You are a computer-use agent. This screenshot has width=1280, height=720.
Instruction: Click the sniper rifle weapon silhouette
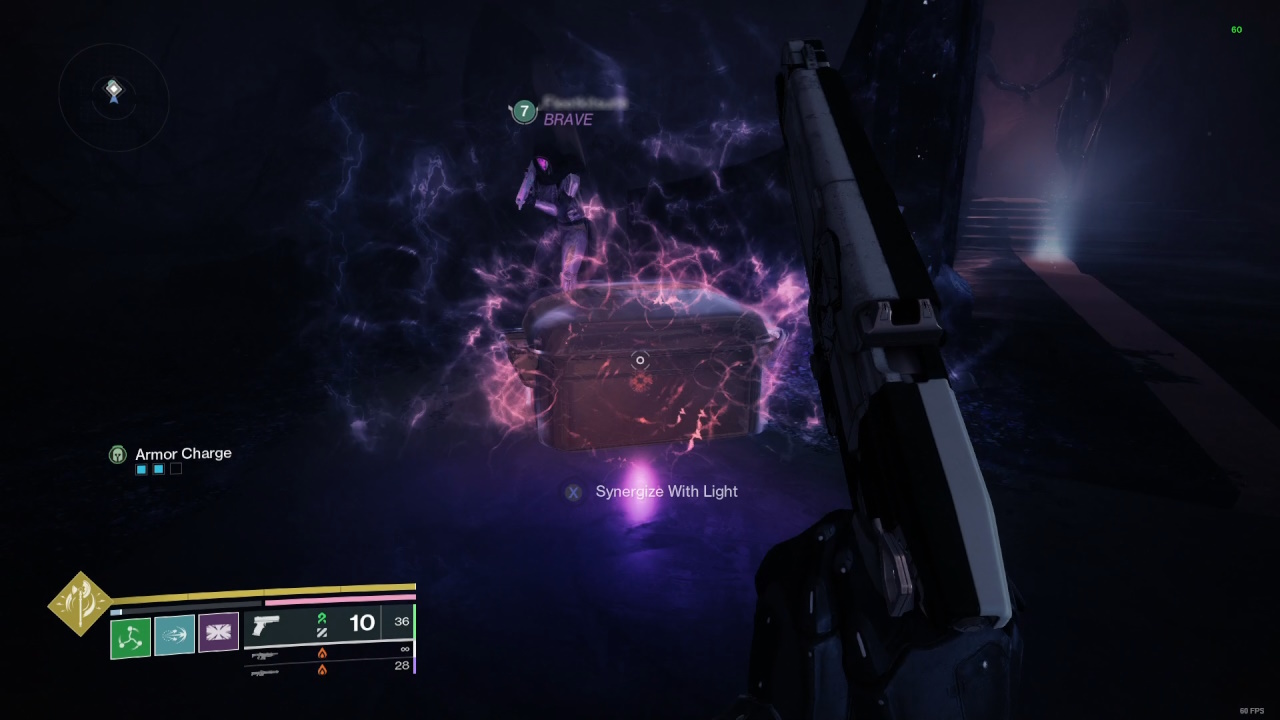[x=265, y=655]
